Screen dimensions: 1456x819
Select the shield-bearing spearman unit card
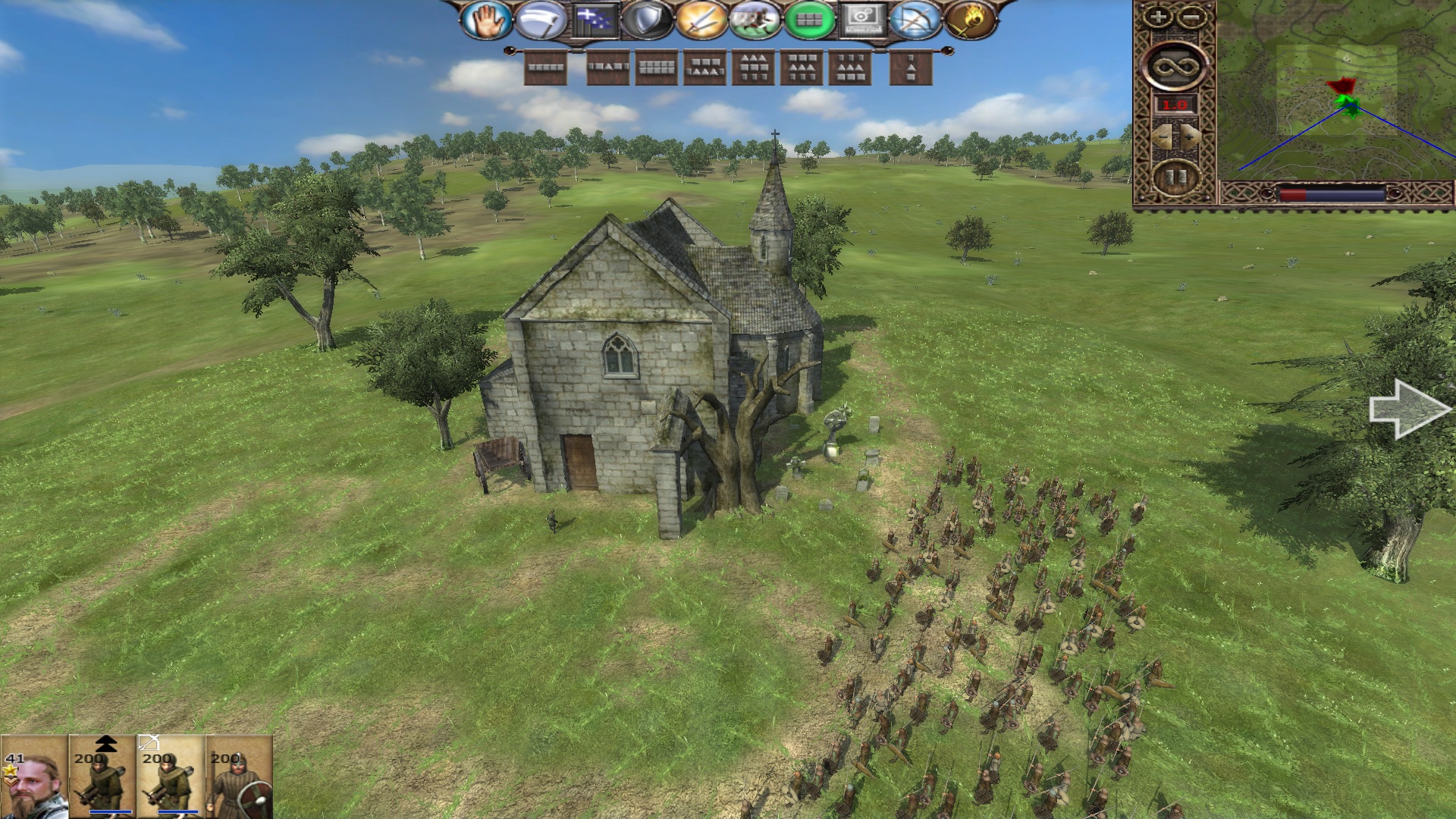(239, 777)
